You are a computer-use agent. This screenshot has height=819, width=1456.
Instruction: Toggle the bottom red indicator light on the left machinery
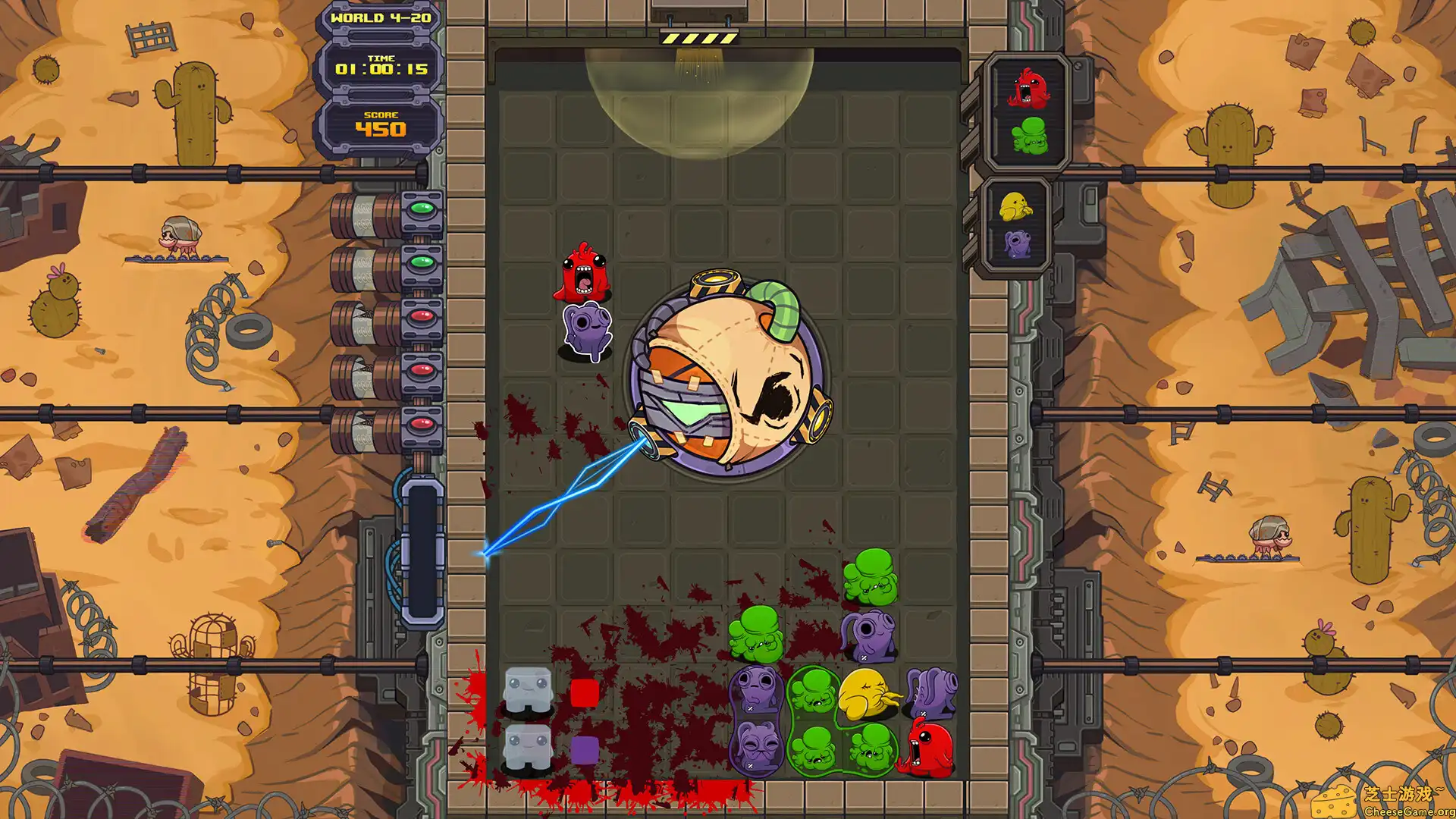[x=422, y=422]
